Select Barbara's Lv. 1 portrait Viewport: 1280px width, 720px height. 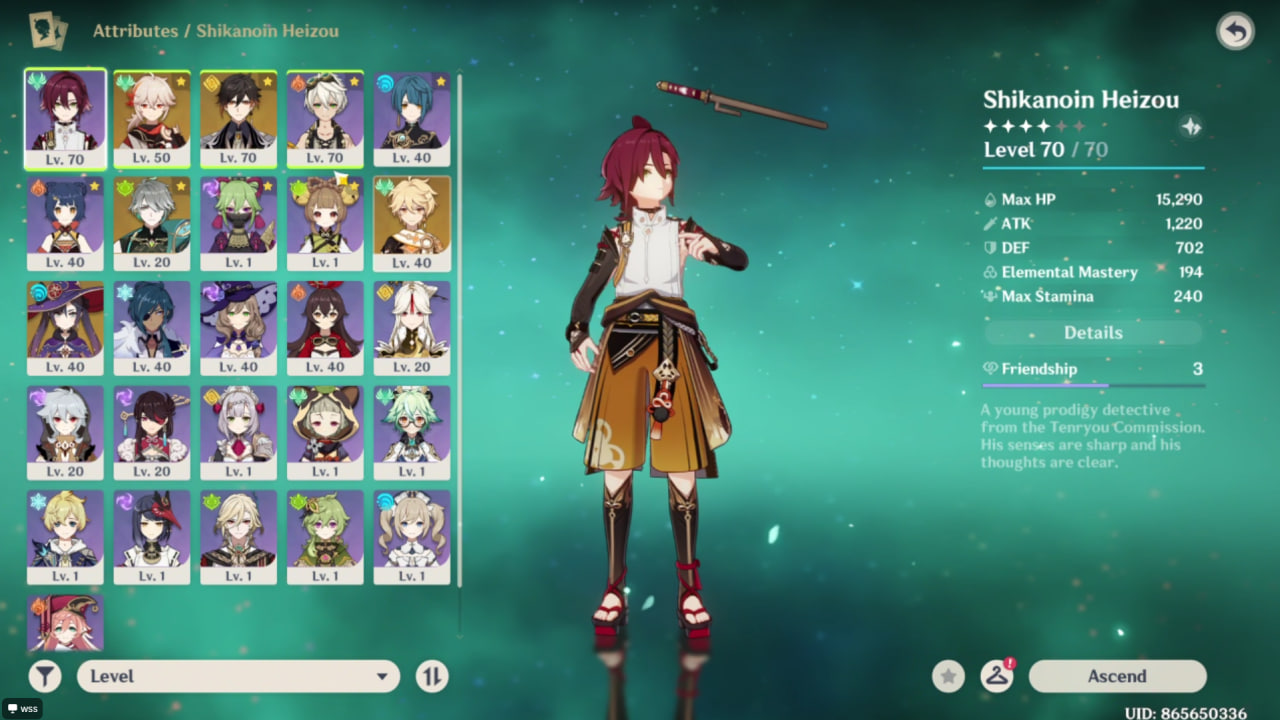pyautogui.click(x=412, y=537)
